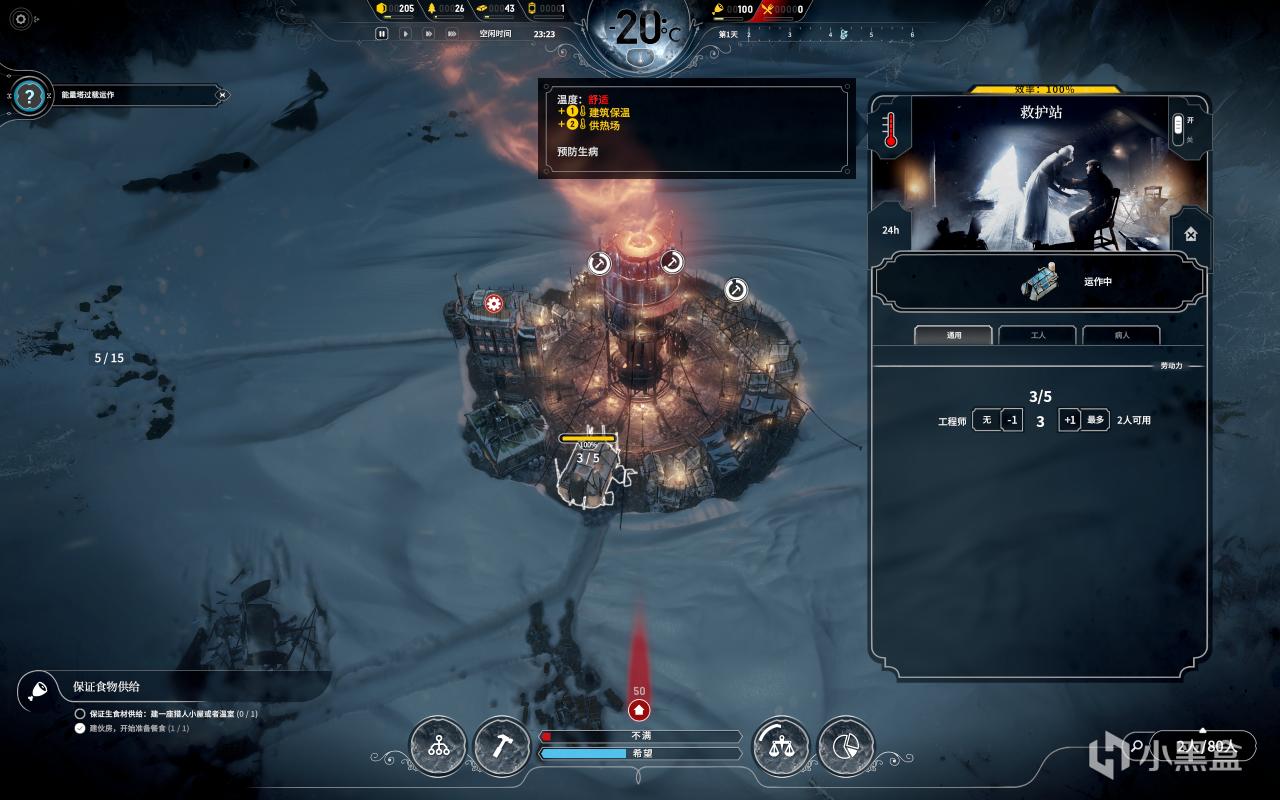Set game speed to triple fast-forward
This screenshot has height=800, width=1280.
point(453,33)
